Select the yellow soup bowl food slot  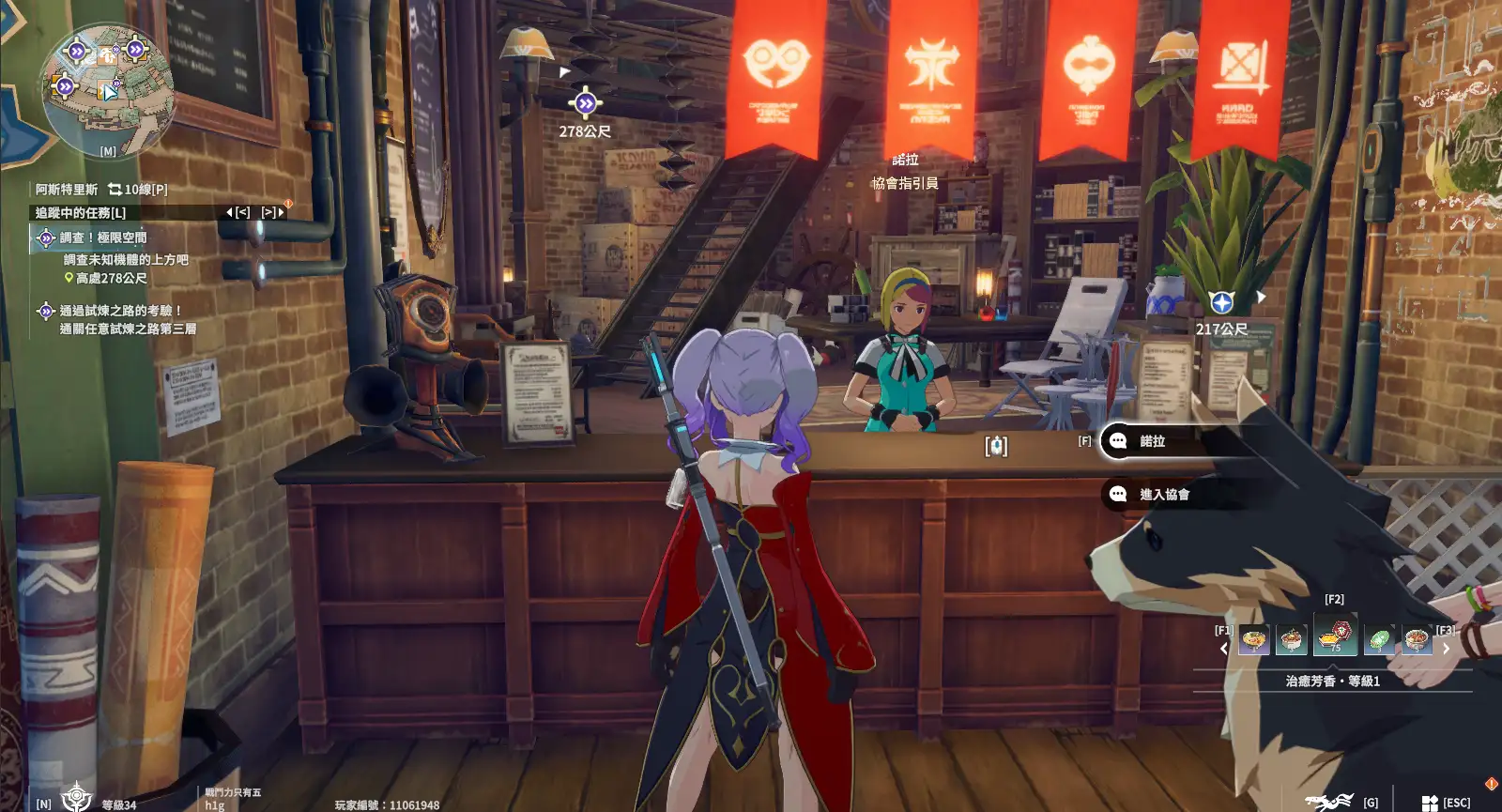click(1254, 640)
